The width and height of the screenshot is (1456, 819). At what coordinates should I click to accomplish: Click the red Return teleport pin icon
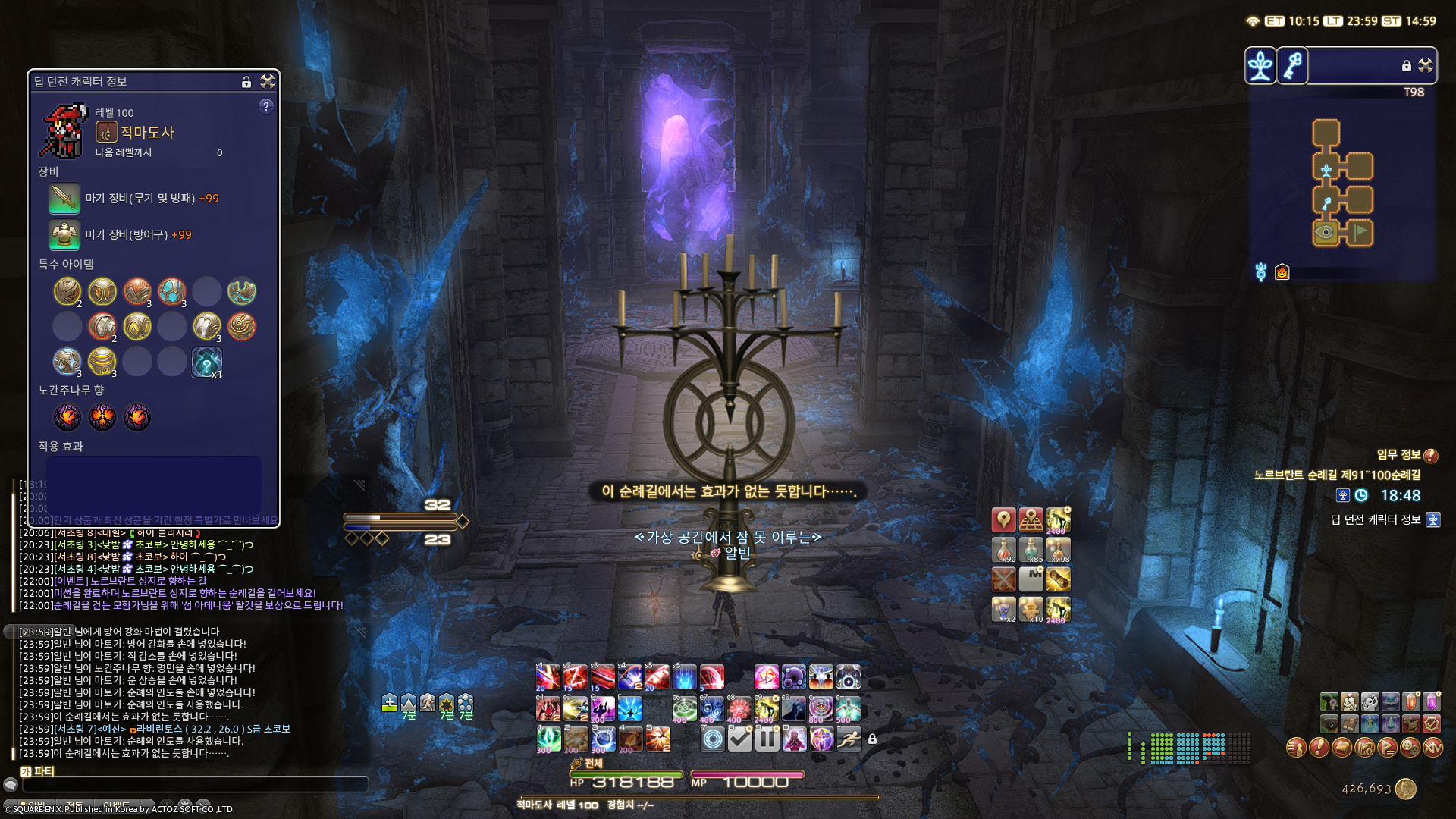pos(1003,520)
